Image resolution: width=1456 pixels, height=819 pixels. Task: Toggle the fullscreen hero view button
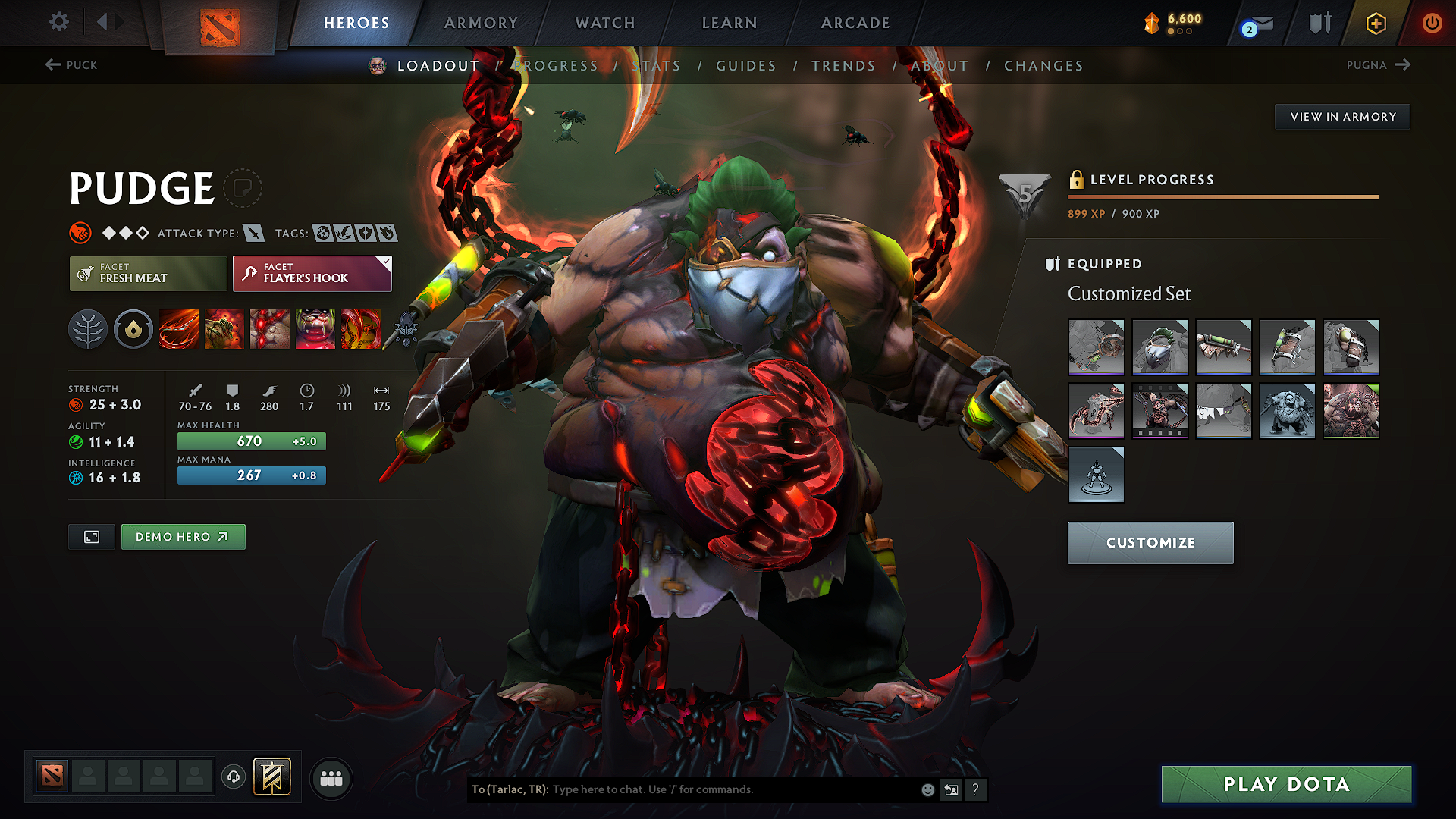click(92, 537)
